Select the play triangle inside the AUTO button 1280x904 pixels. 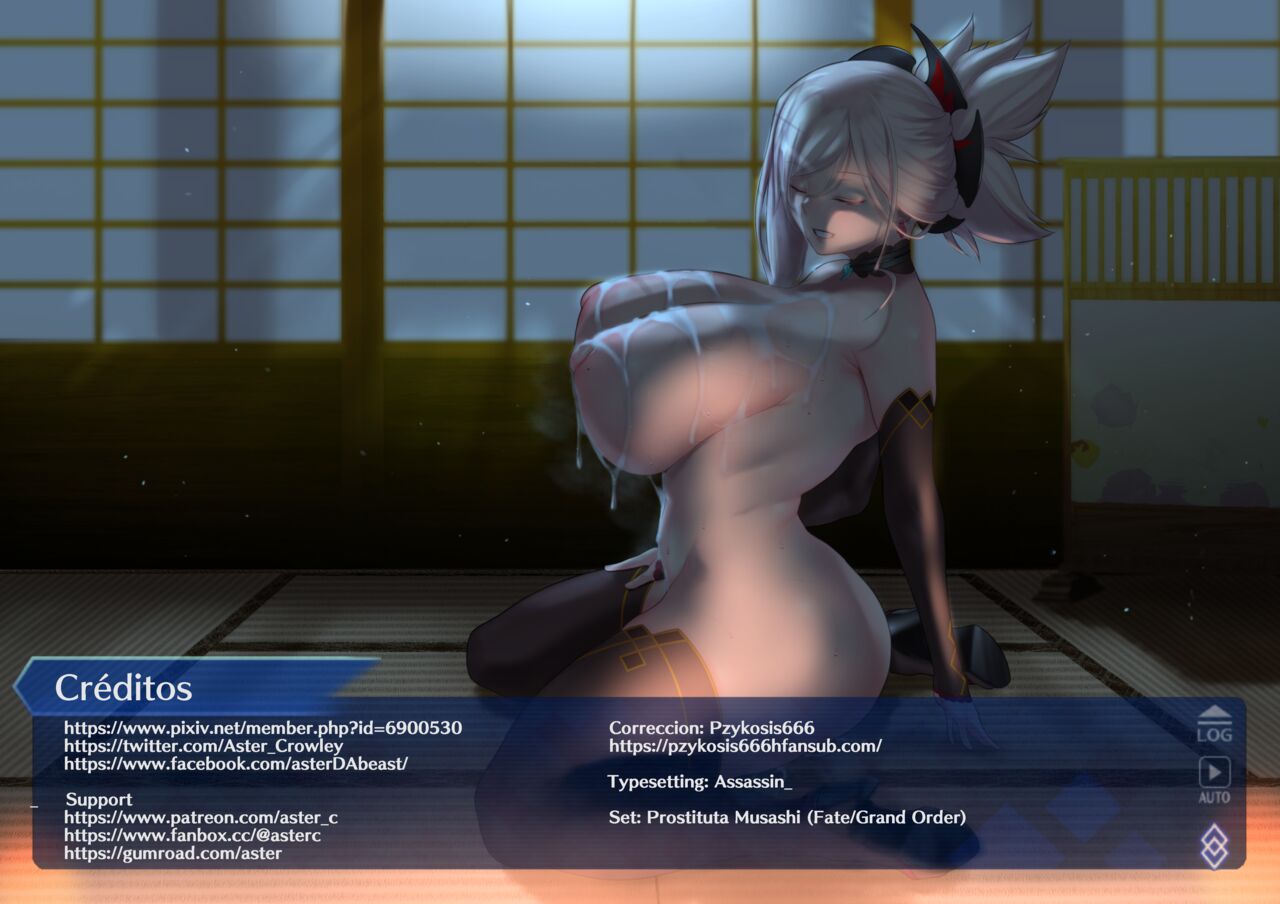pos(1214,772)
